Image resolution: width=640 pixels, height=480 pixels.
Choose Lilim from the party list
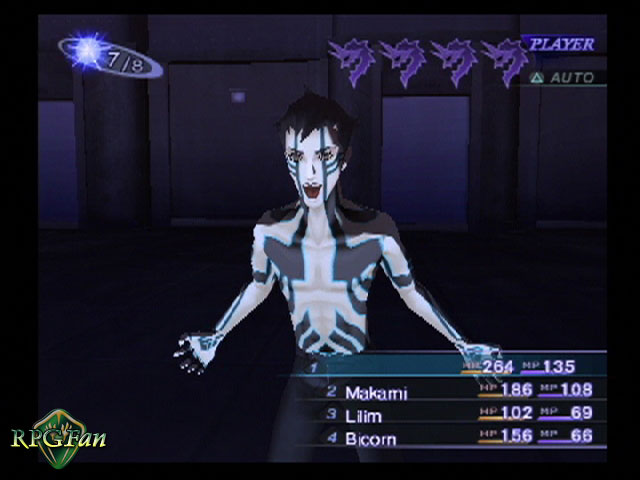pos(363,414)
